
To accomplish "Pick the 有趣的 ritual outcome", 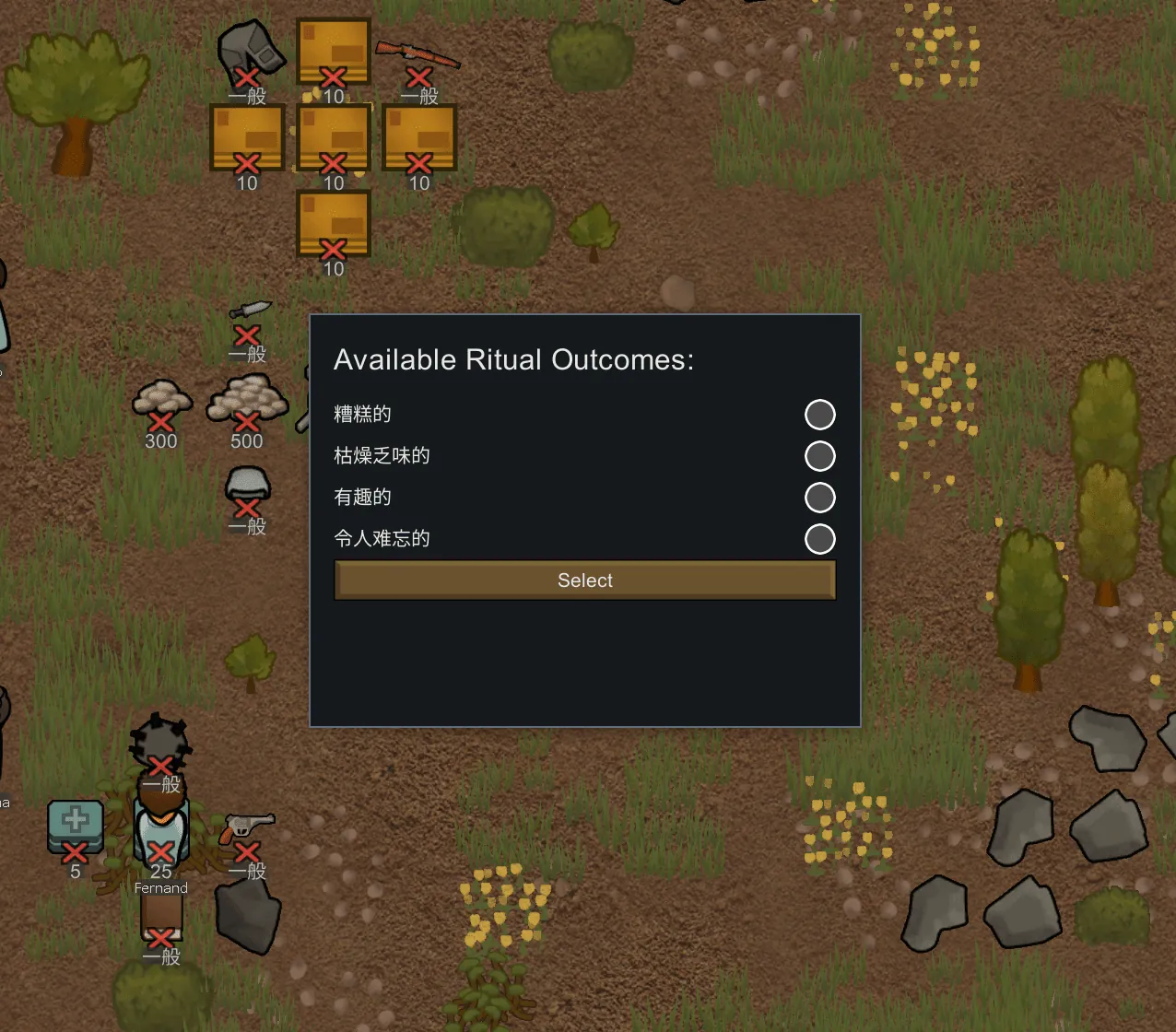I will click(819, 498).
